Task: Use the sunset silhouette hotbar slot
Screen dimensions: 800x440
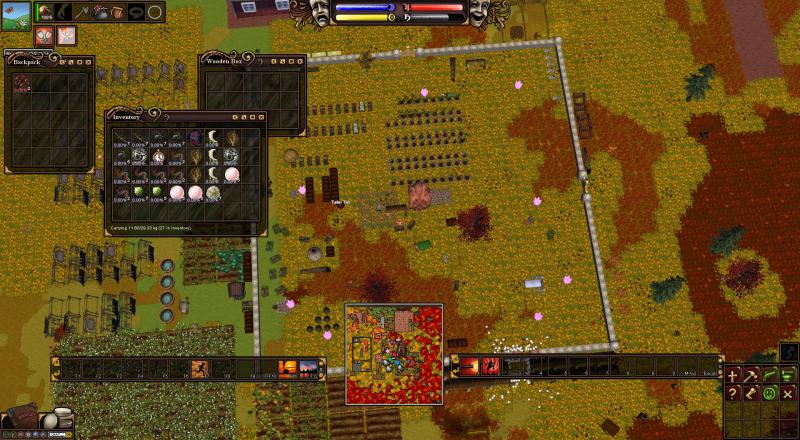Action: (288, 369)
